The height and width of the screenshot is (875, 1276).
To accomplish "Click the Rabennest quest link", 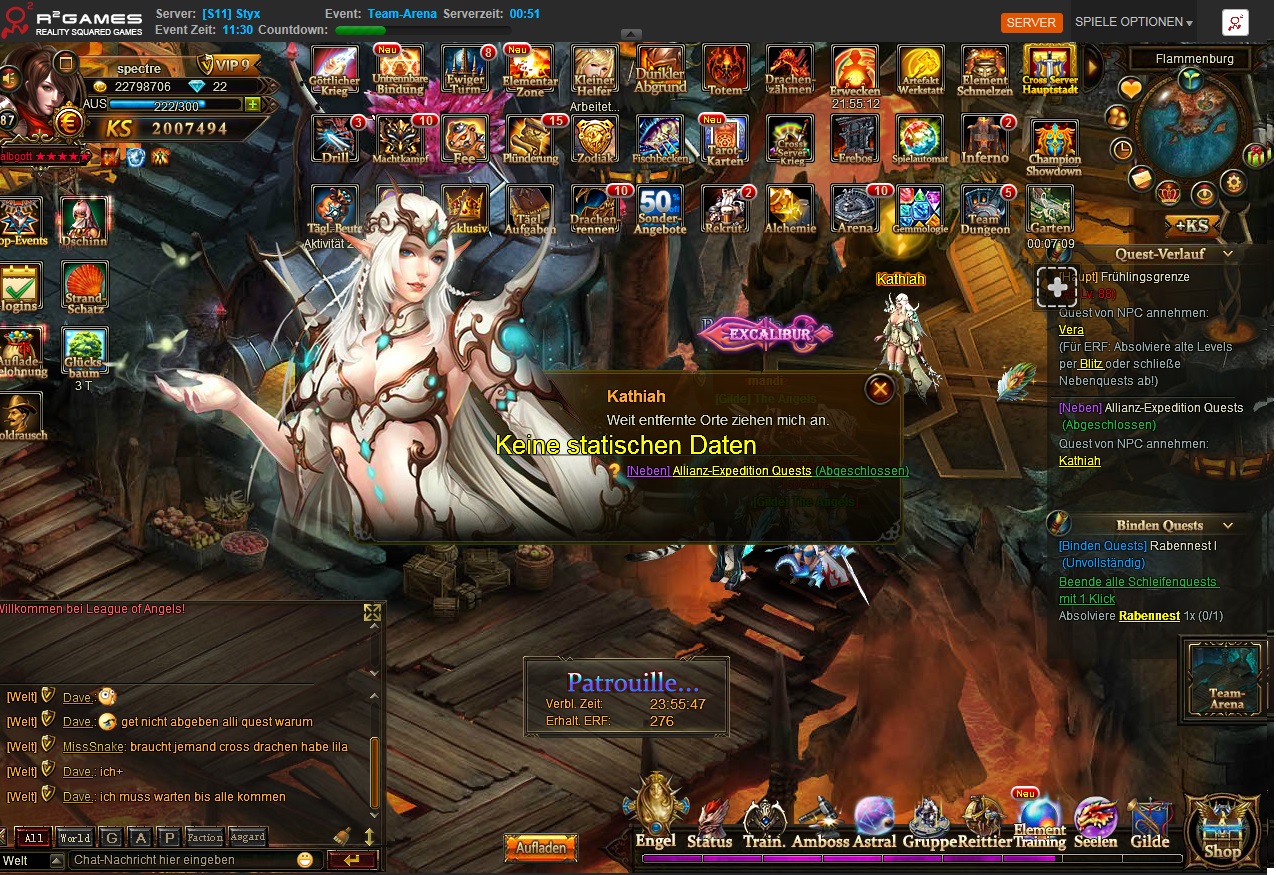I will (1149, 616).
